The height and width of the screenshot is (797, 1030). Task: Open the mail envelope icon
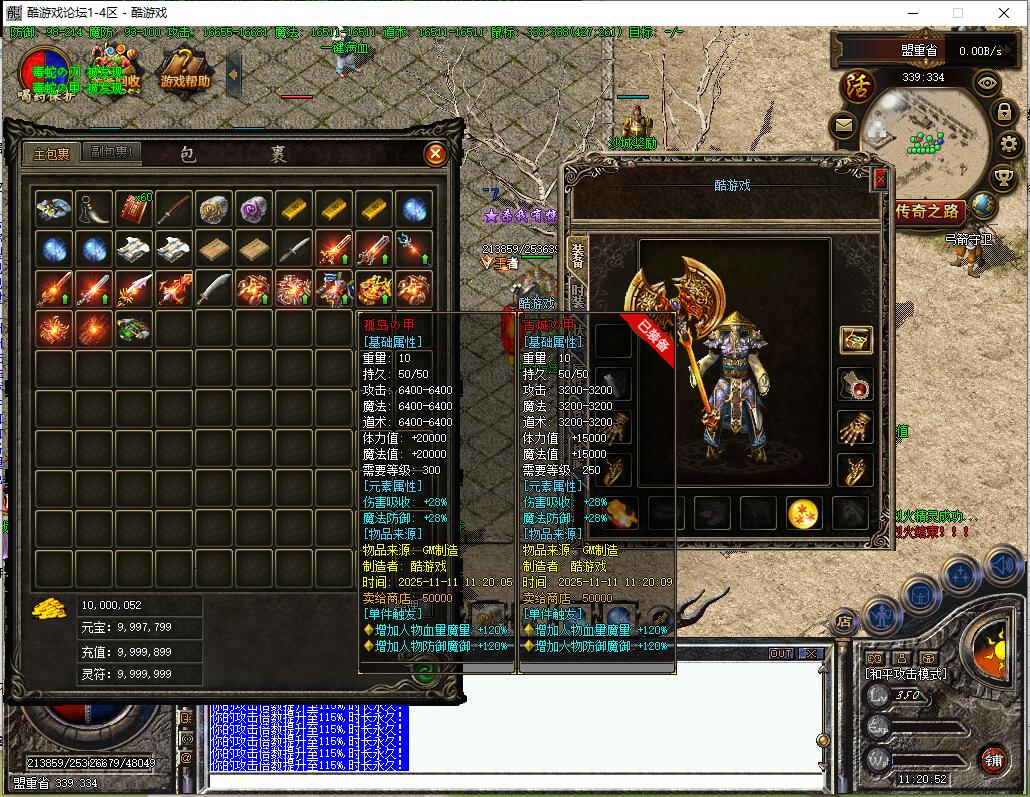[x=843, y=125]
